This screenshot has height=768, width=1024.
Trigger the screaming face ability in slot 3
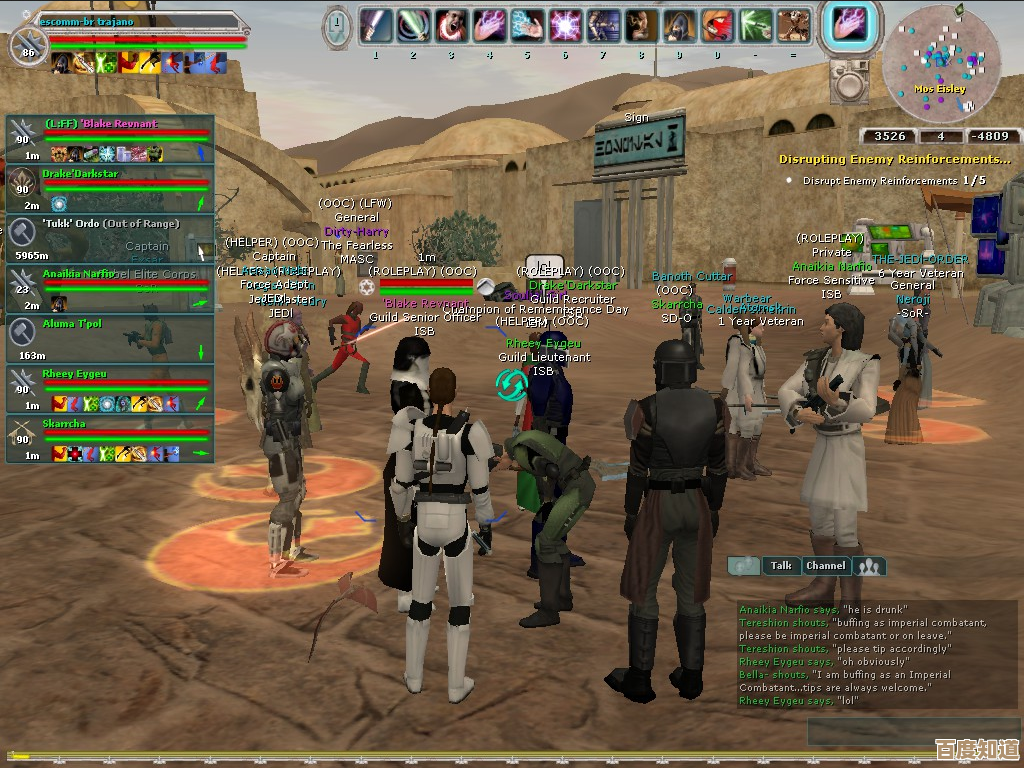(451, 24)
